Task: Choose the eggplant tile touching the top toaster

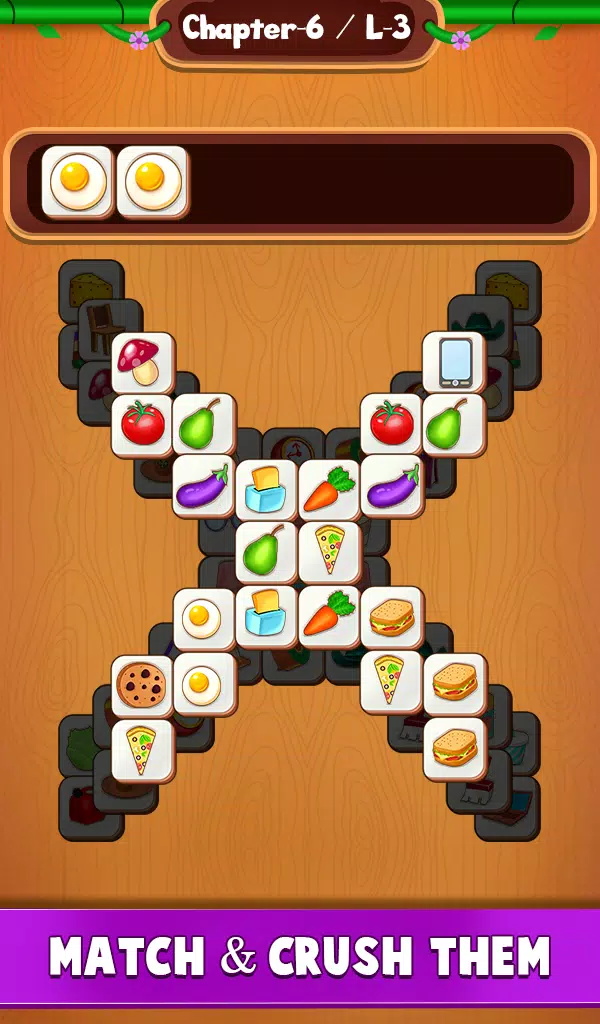Action: click(x=204, y=487)
